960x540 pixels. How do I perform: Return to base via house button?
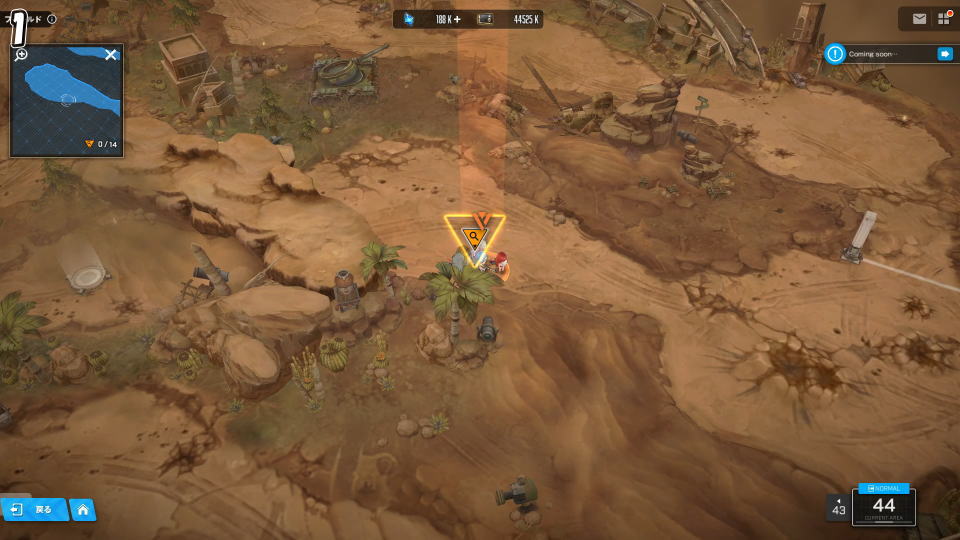83,510
